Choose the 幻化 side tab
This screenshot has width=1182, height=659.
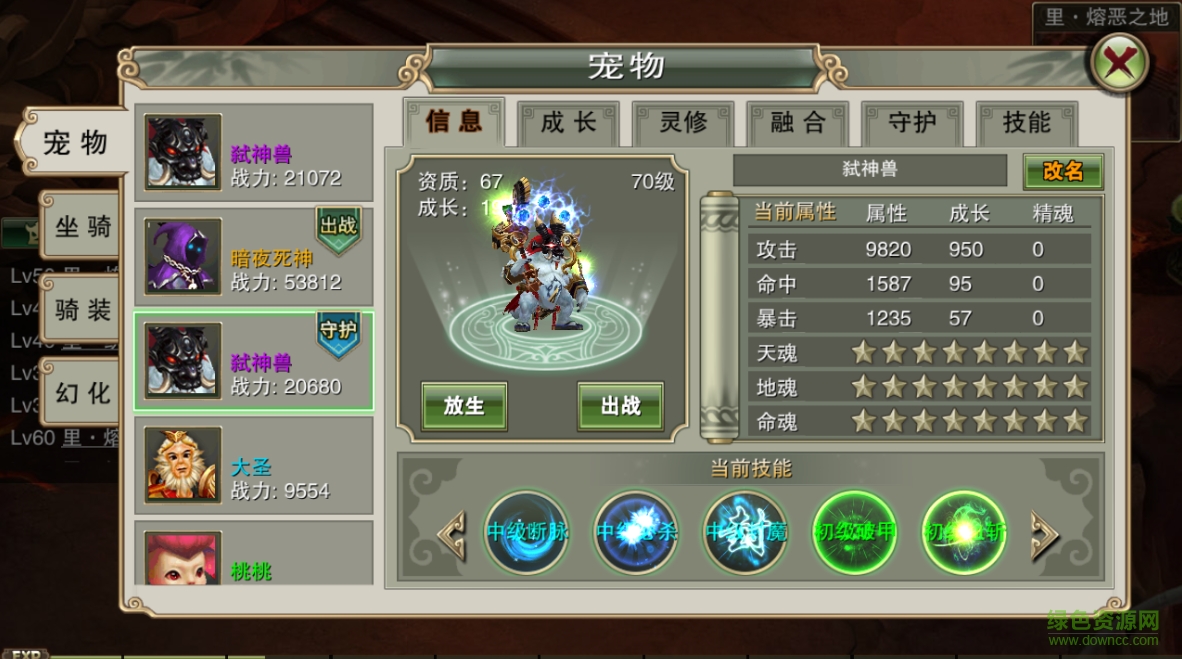[82, 392]
